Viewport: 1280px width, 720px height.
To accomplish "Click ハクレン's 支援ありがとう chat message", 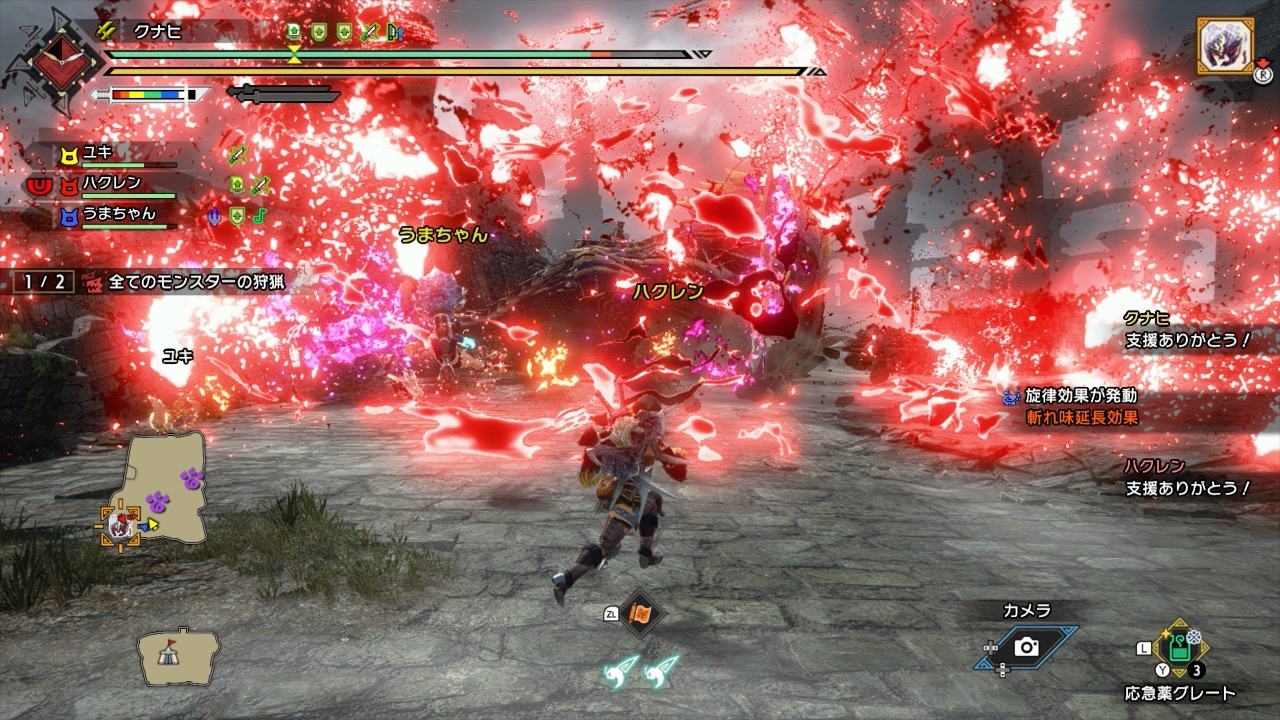I will (1187, 488).
